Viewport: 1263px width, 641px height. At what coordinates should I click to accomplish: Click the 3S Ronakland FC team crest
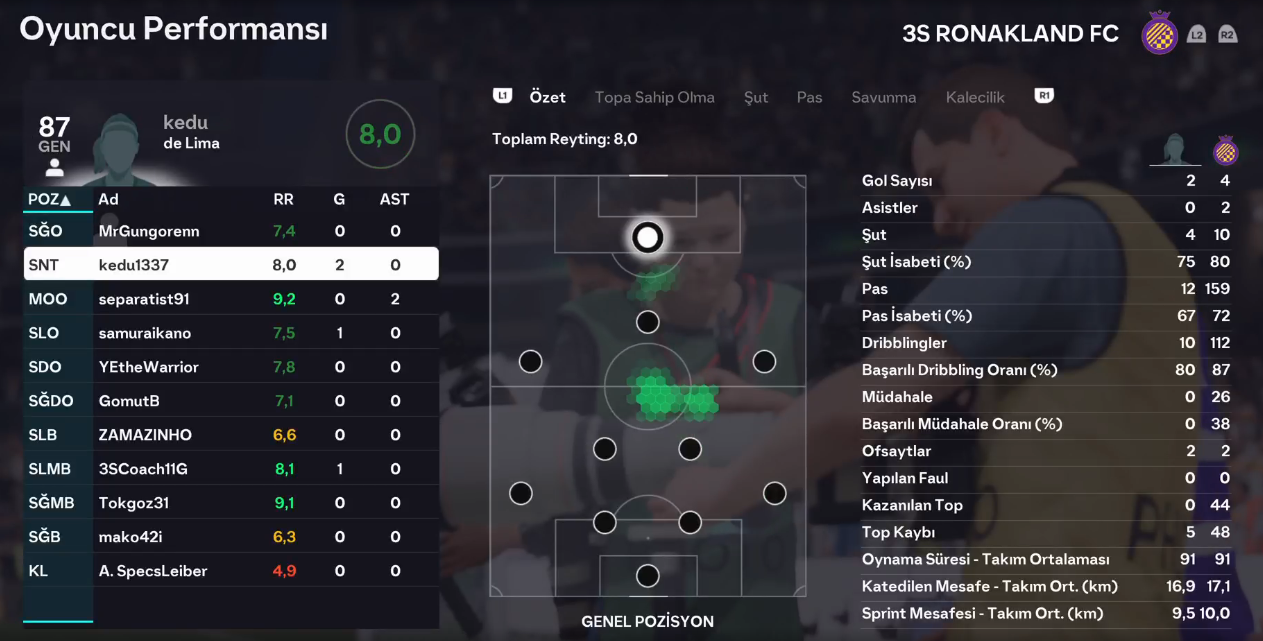pyautogui.click(x=1159, y=34)
